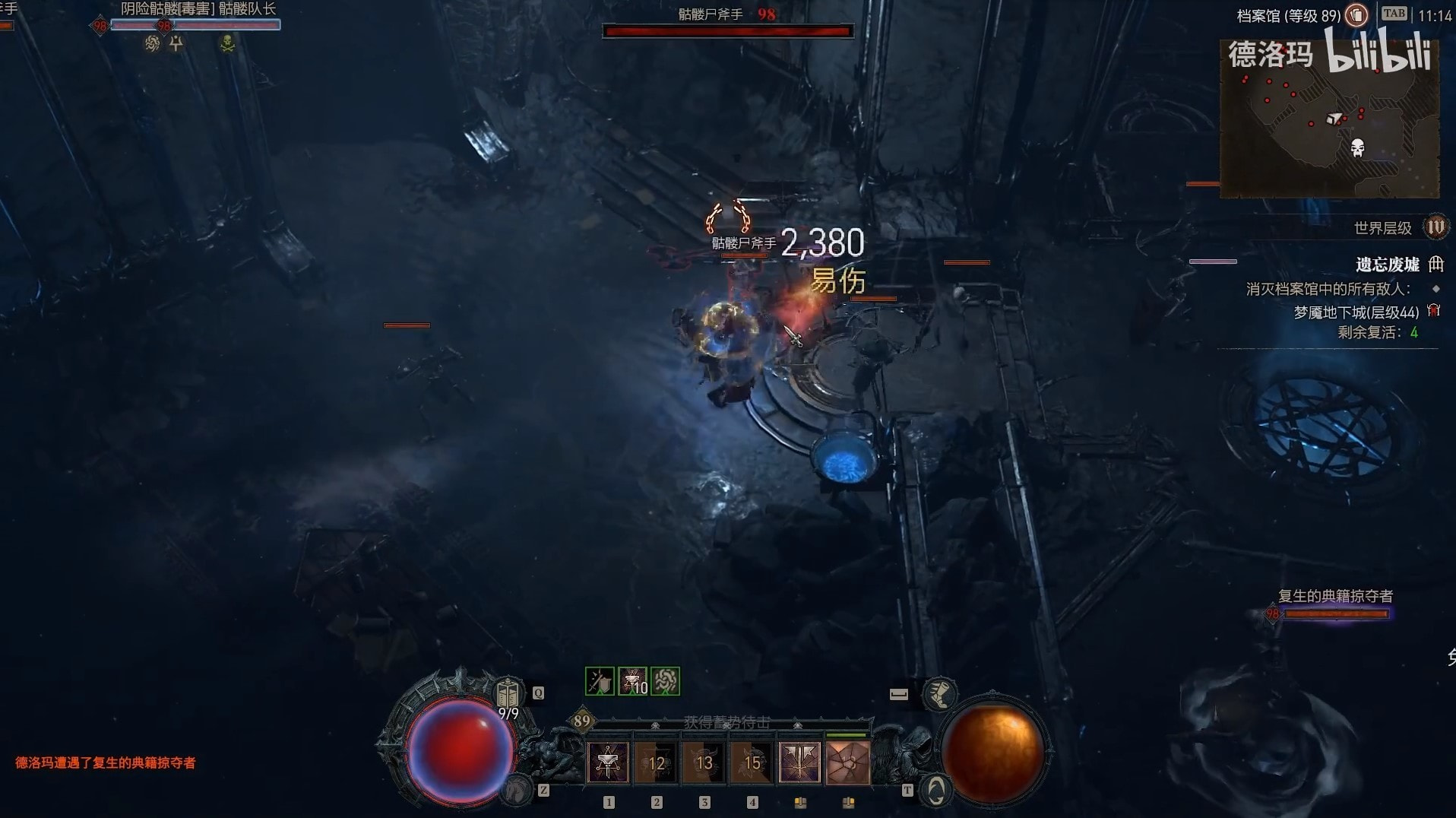
Task: Click the evade boot icon
Action: click(939, 693)
